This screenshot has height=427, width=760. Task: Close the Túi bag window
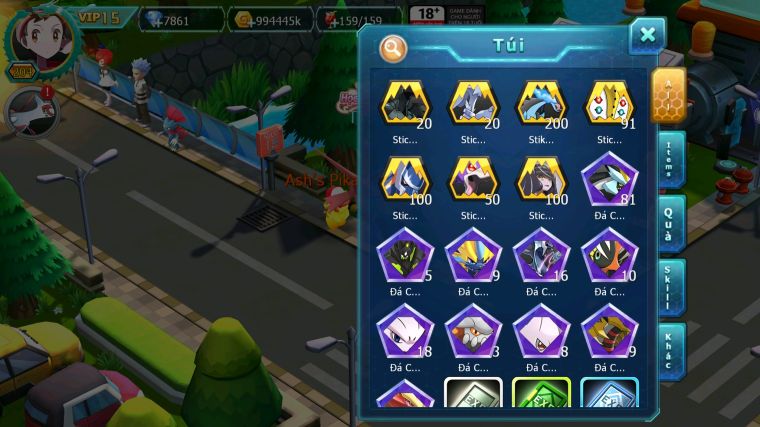click(x=647, y=36)
